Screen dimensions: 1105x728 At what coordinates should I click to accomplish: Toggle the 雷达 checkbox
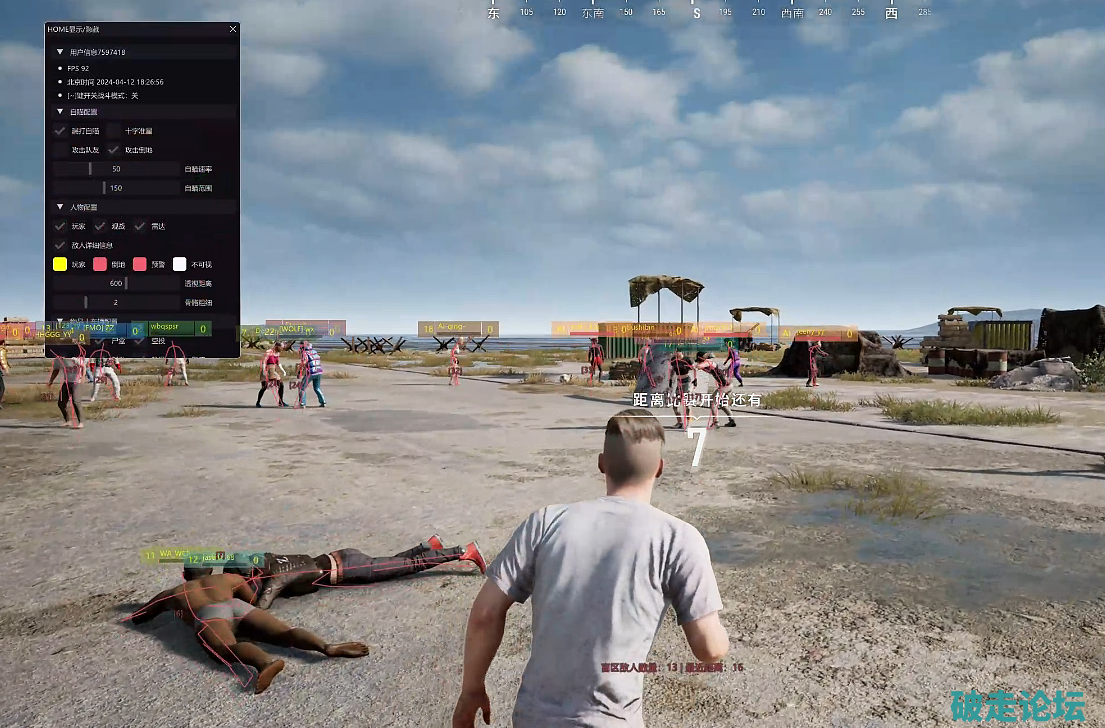click(x=140, y=226)
